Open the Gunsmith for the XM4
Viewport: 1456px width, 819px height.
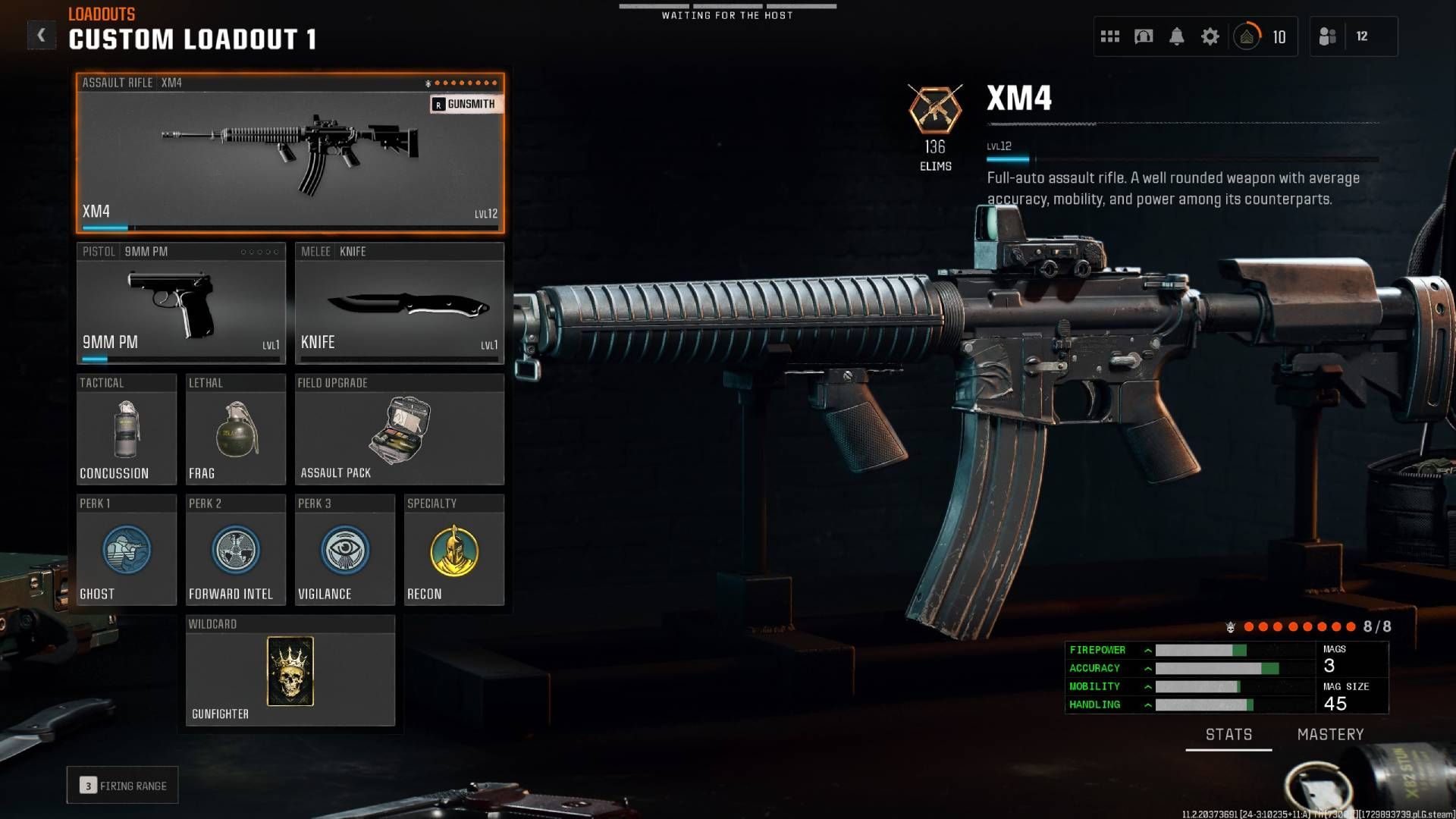466,104
